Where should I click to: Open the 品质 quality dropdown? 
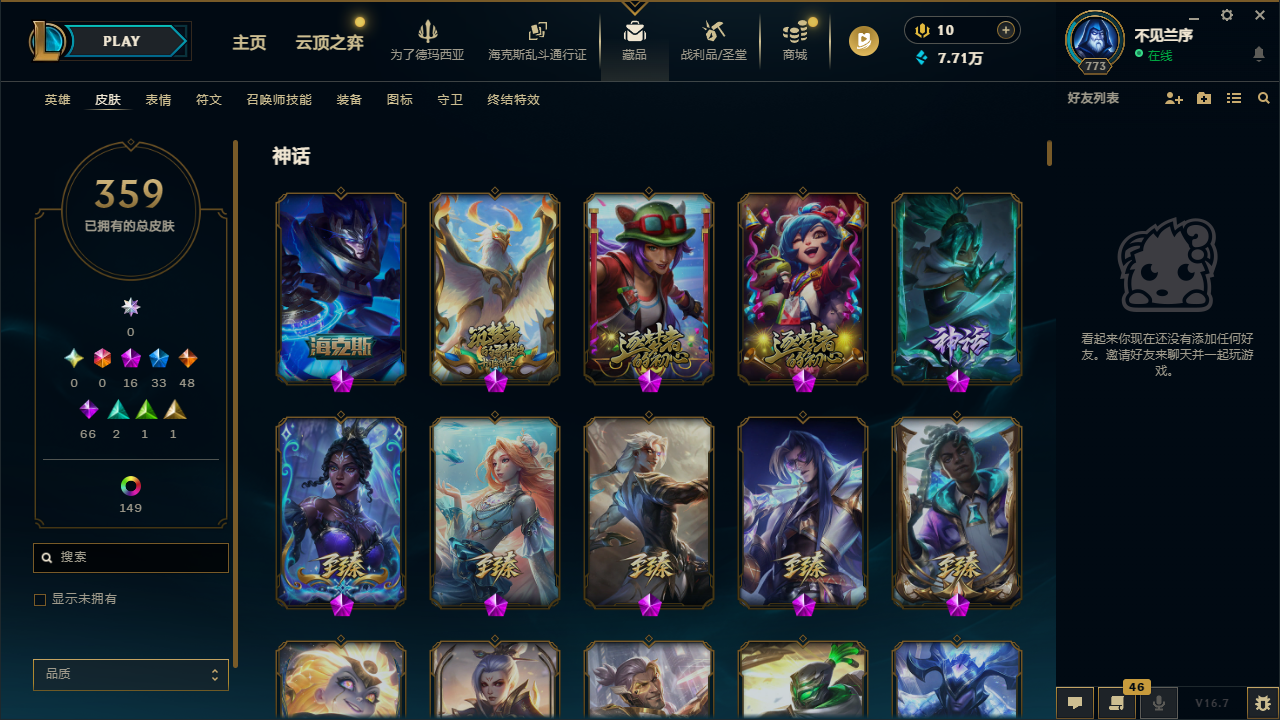coord(130,674)
